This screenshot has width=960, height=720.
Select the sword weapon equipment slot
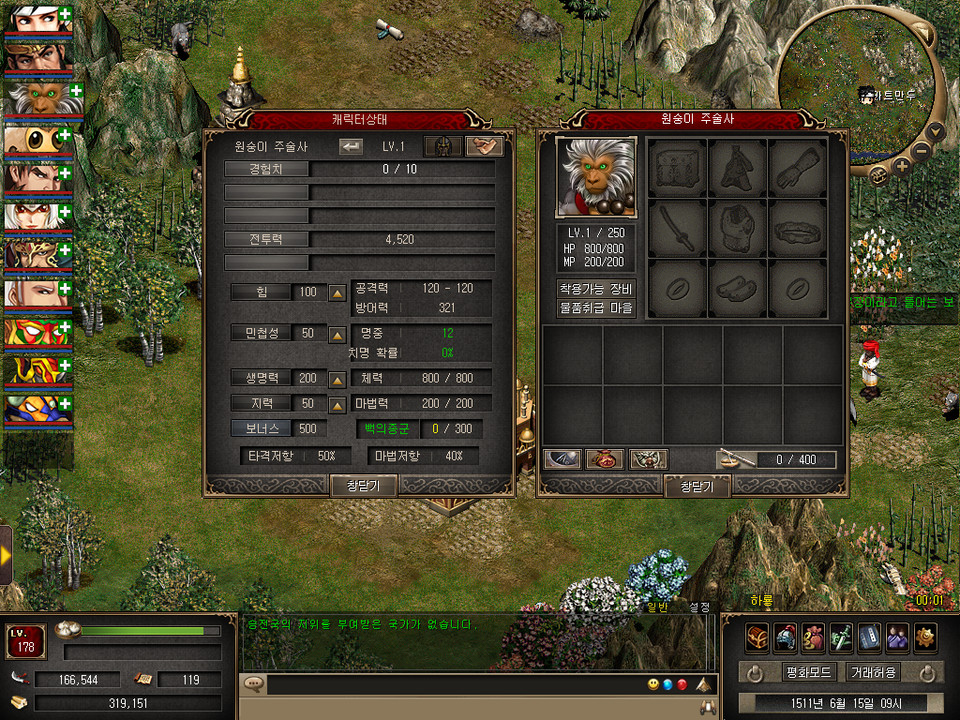677,228
